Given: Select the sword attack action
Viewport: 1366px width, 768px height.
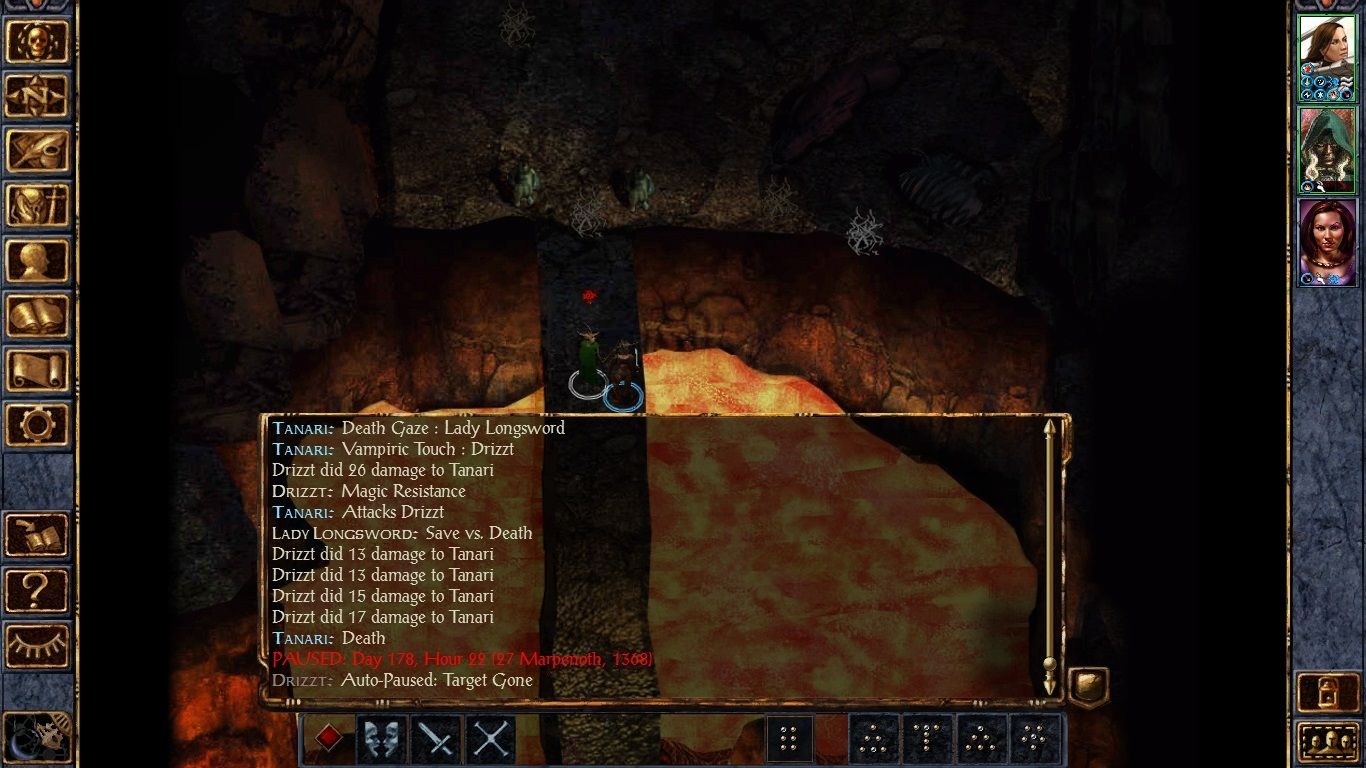Looking at the screenshot, I should point(435,739).
